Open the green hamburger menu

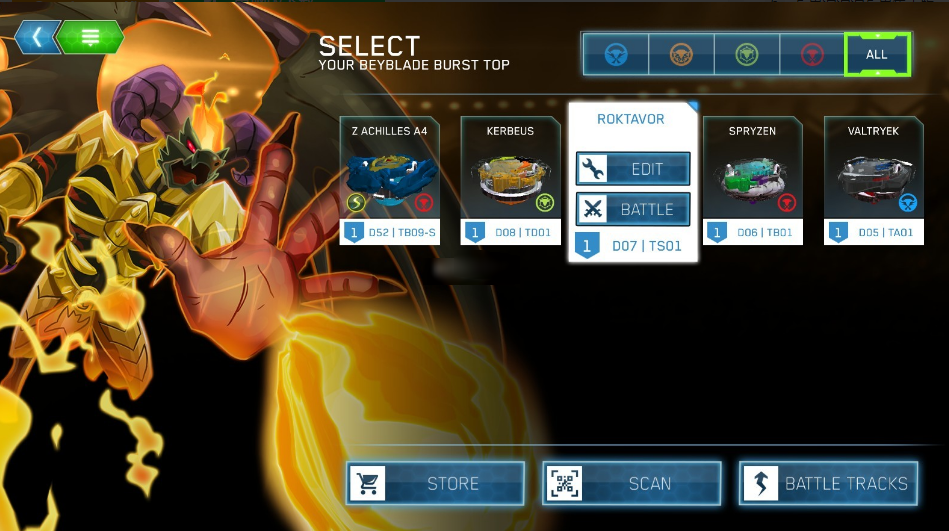point(90,38)
